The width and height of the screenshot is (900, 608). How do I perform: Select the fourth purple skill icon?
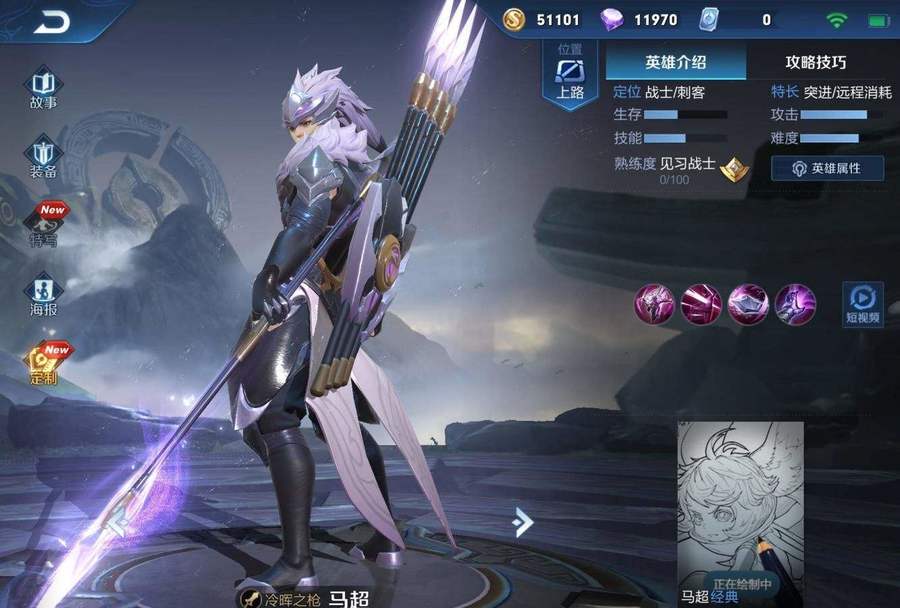[x=795, y=303]
